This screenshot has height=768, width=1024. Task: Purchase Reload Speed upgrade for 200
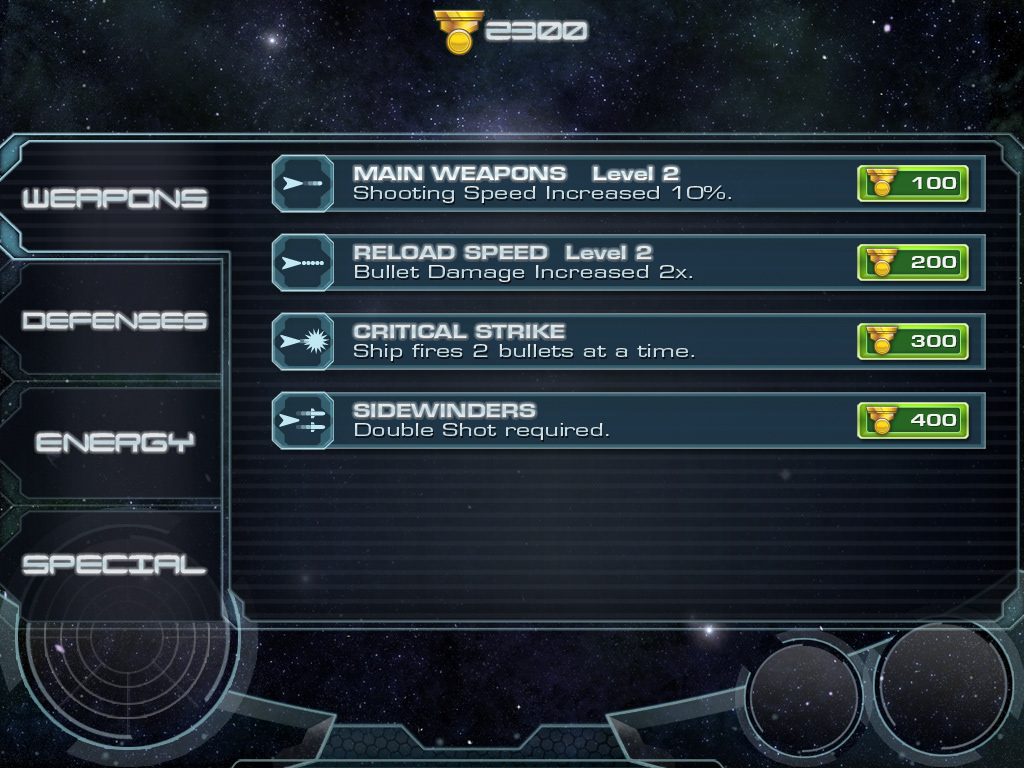912,262
